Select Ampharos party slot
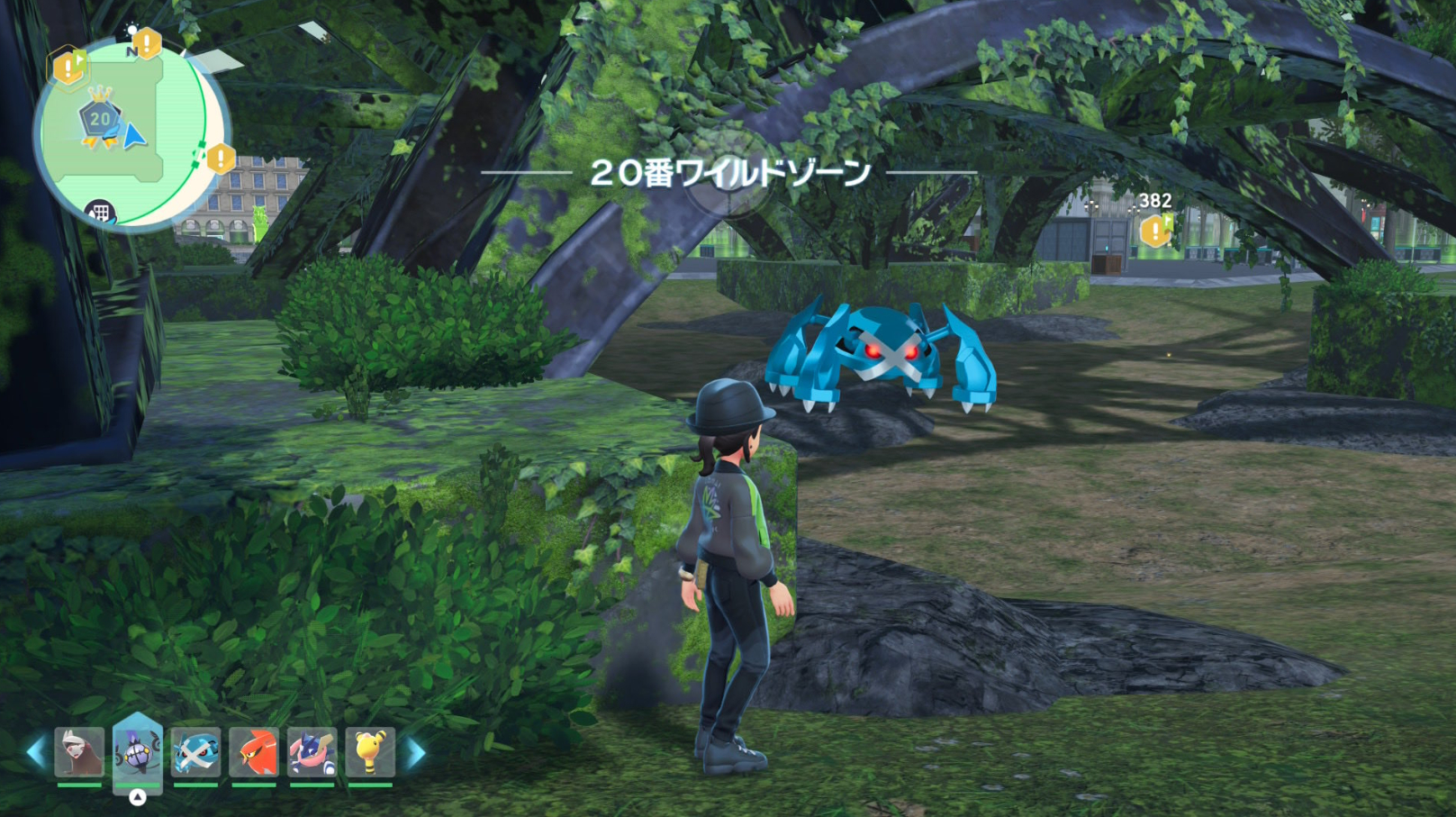 pyautogui.click(x=370, y=752)
